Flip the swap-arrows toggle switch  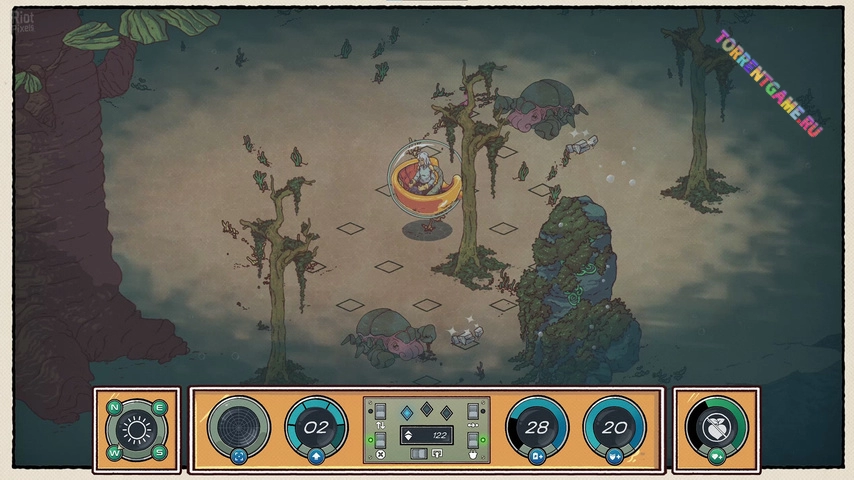click(380, 412)
